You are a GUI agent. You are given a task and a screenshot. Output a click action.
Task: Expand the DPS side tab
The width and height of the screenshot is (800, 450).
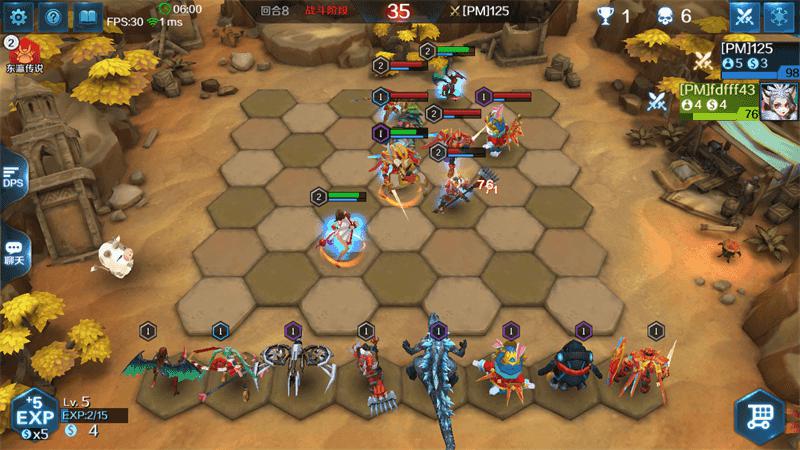(x=12, y=177)
